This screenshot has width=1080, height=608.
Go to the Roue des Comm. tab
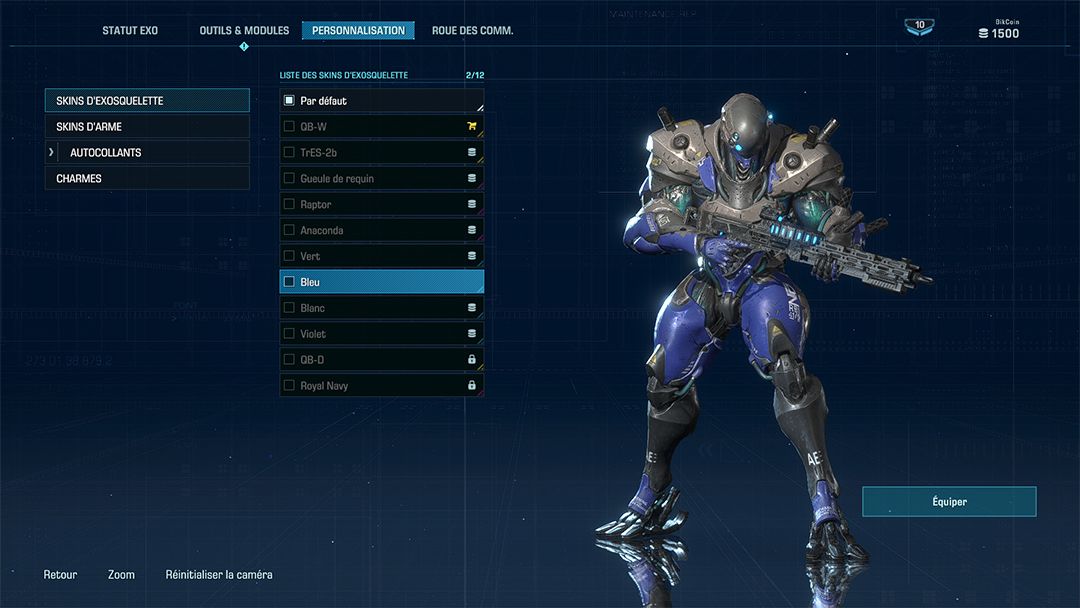(472, 31)
